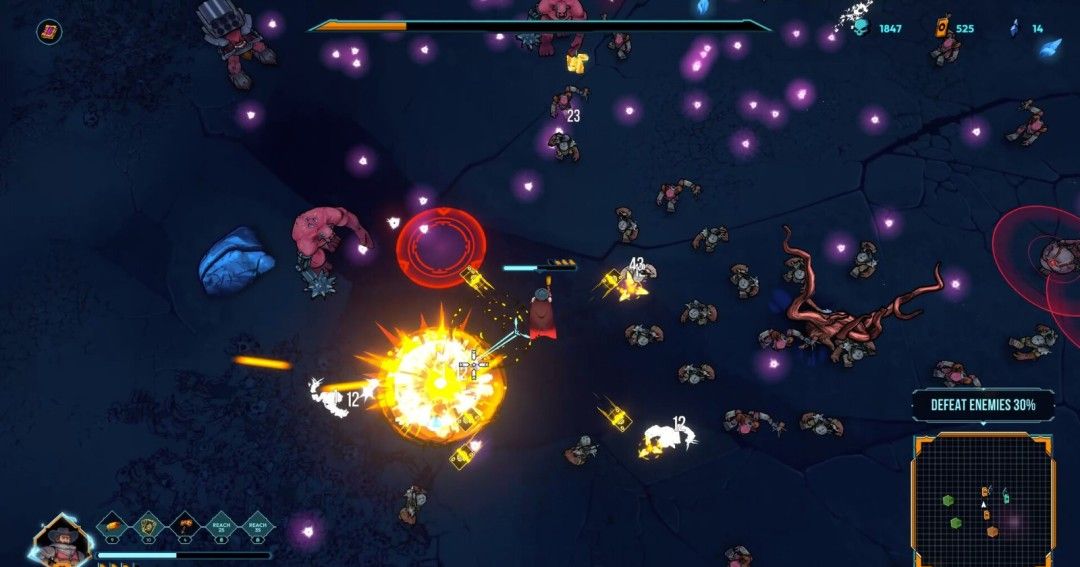
Task: Select the orange hammer ability slot
Action: click(x=185, y=525)
